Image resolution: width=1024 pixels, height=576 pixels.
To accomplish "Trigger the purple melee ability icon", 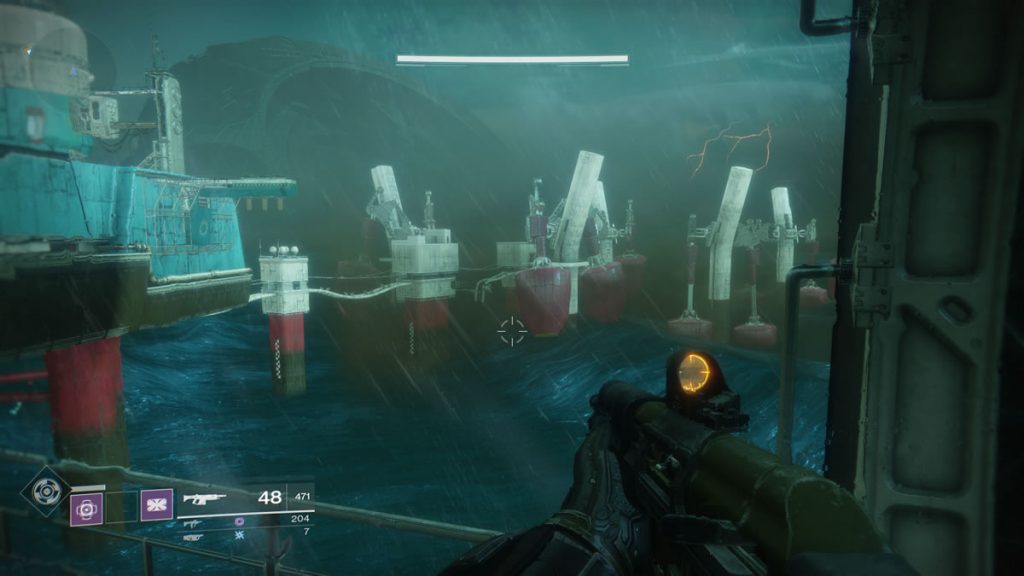I will coord(155,505).
